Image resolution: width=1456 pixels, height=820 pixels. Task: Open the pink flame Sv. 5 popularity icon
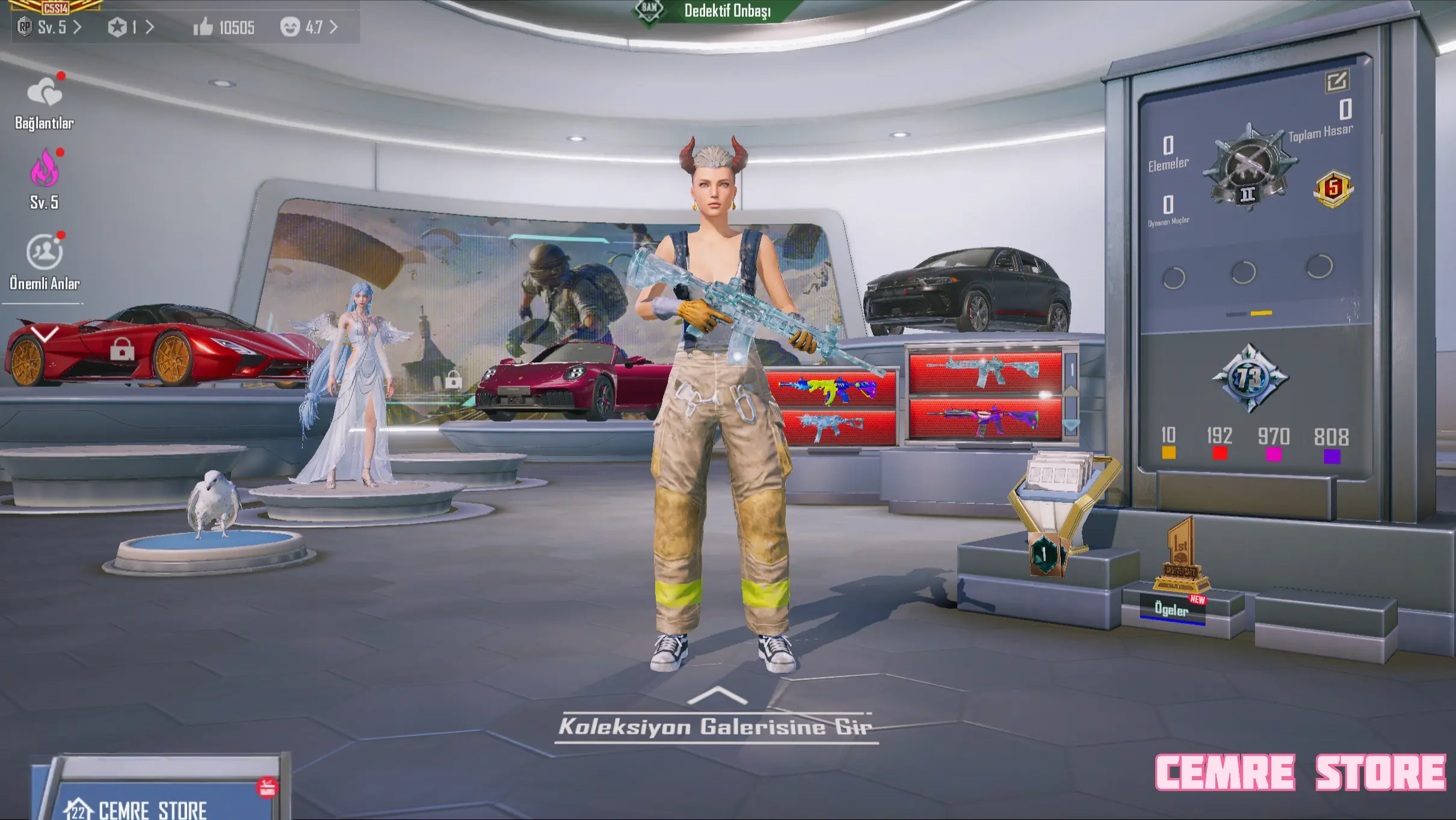(x=44, y=179)
